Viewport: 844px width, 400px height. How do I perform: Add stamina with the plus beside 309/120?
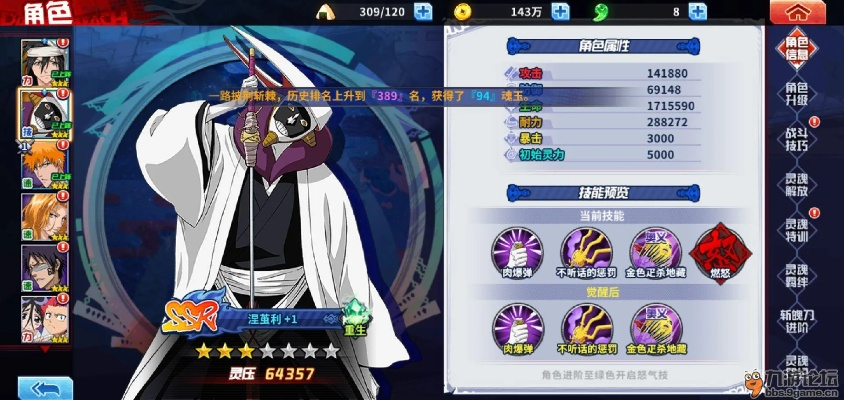tap(422, 12)
